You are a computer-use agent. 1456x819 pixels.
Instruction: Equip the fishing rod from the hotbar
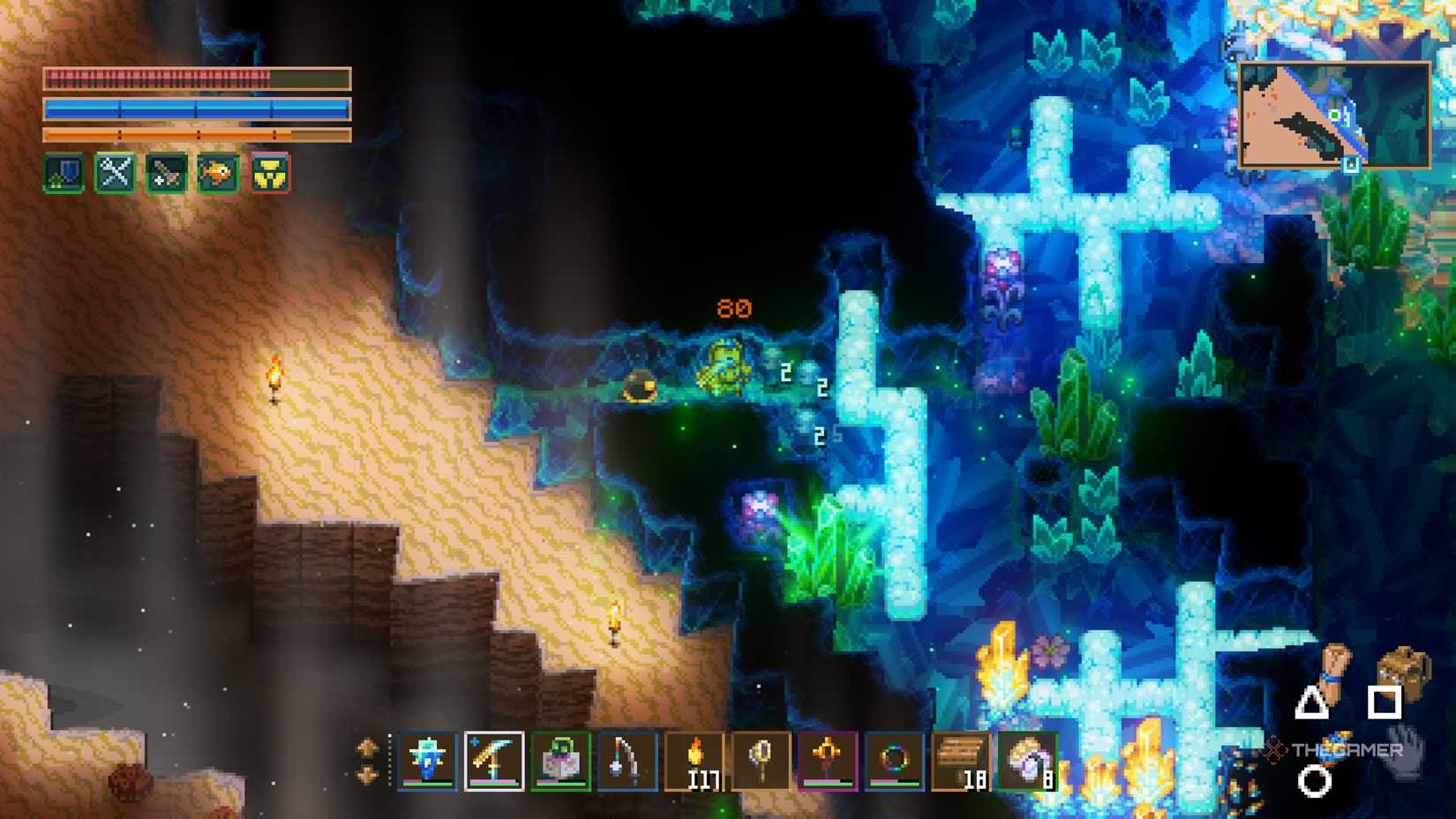click(x=627, y=760)
